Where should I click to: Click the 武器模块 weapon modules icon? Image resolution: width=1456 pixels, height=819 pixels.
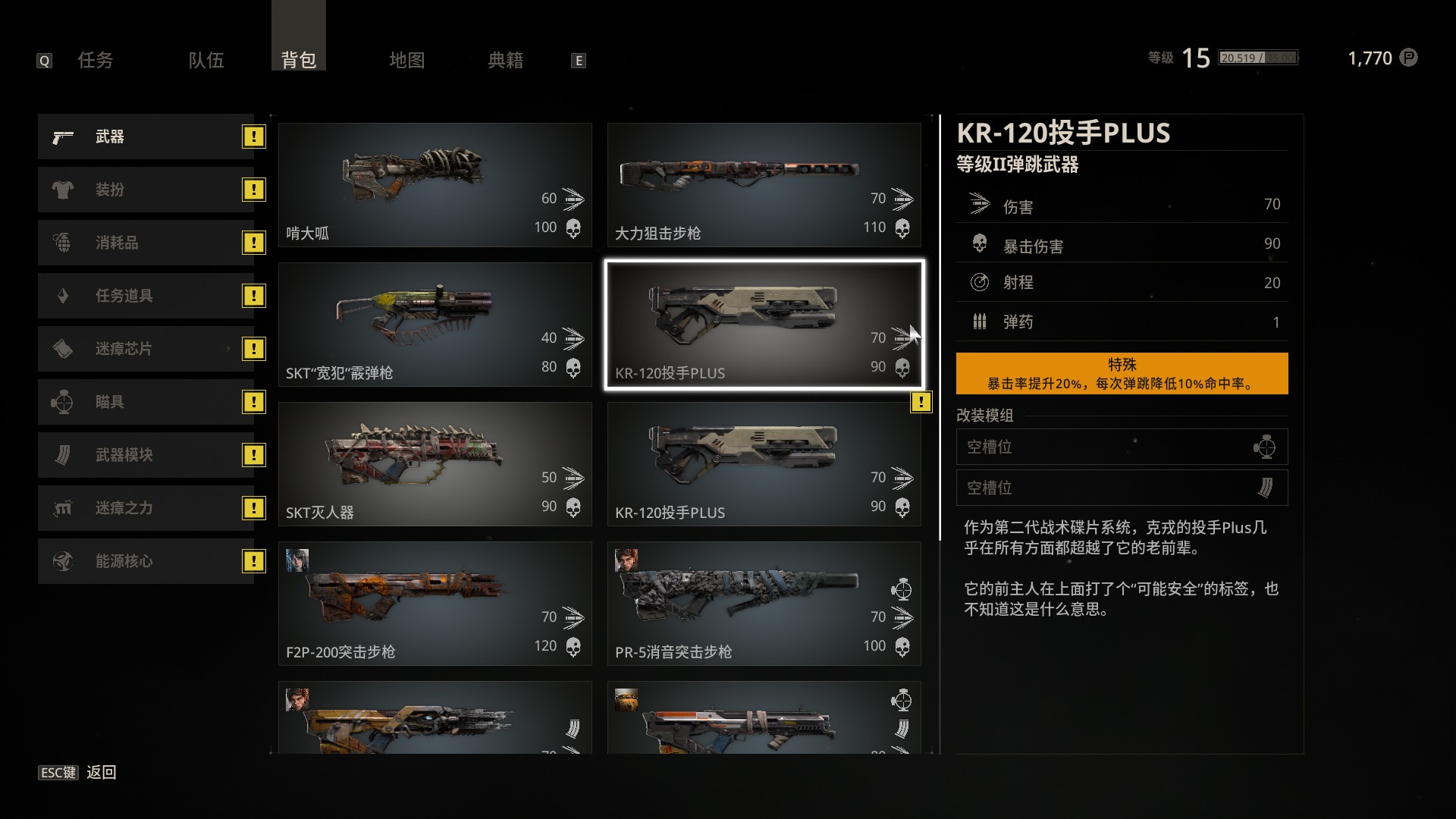pos(62,455)
